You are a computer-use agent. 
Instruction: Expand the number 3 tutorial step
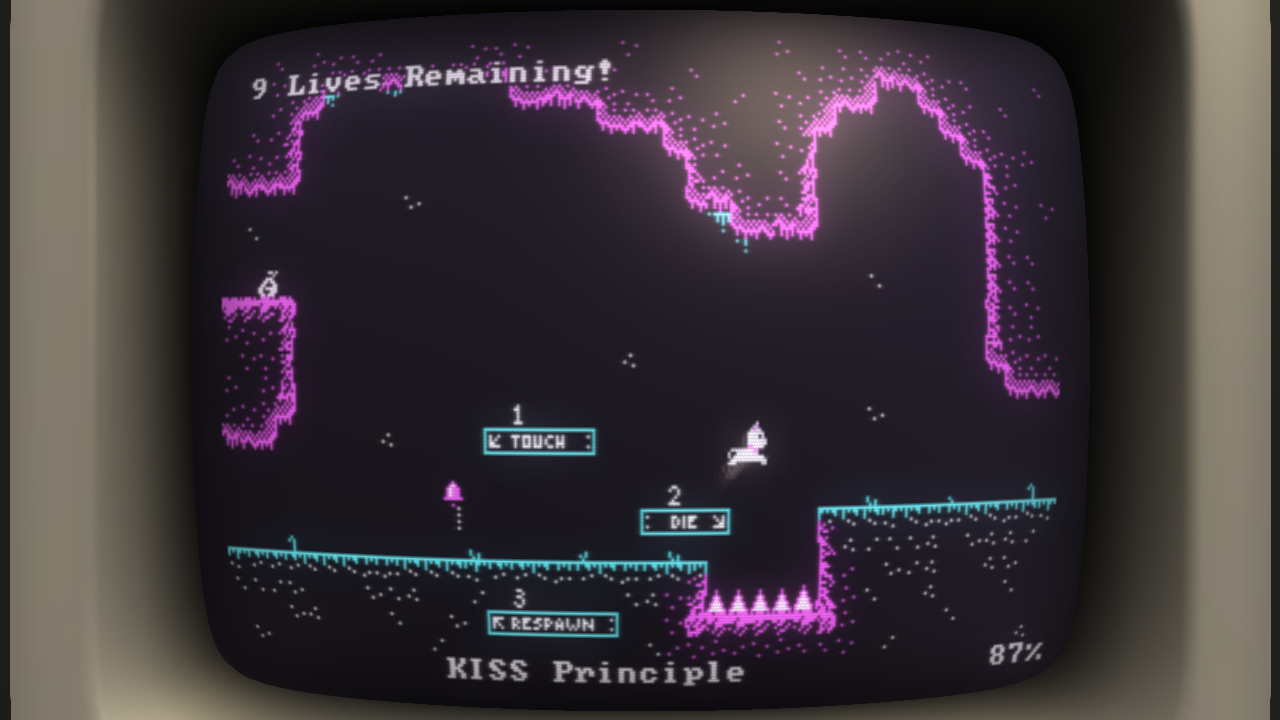[518, 597]
